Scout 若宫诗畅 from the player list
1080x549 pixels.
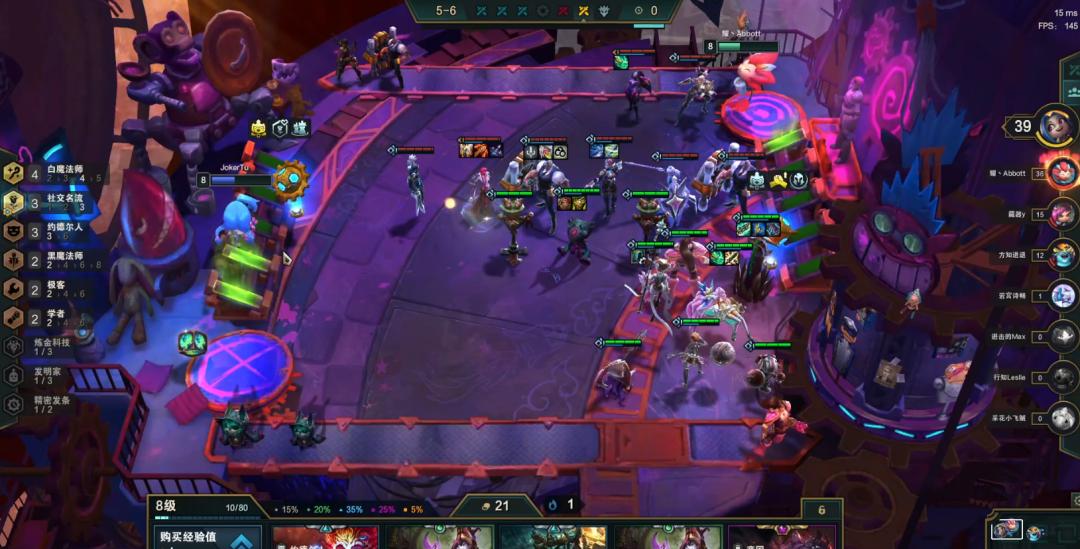(1062, 296)
